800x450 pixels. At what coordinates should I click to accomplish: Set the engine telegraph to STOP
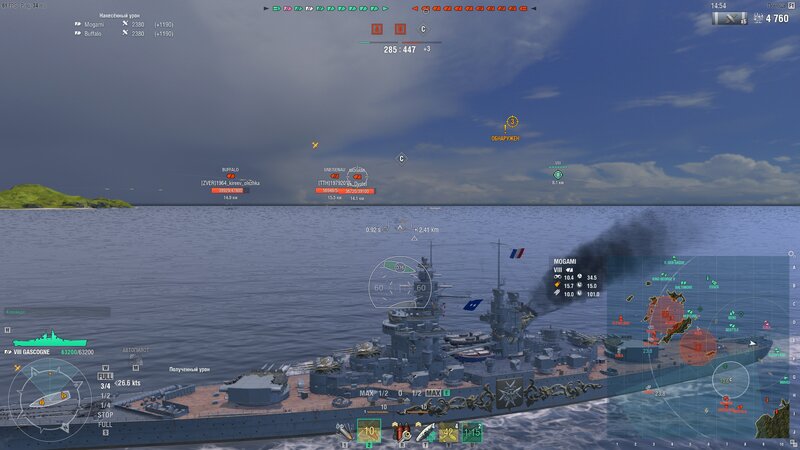point(105,413)
